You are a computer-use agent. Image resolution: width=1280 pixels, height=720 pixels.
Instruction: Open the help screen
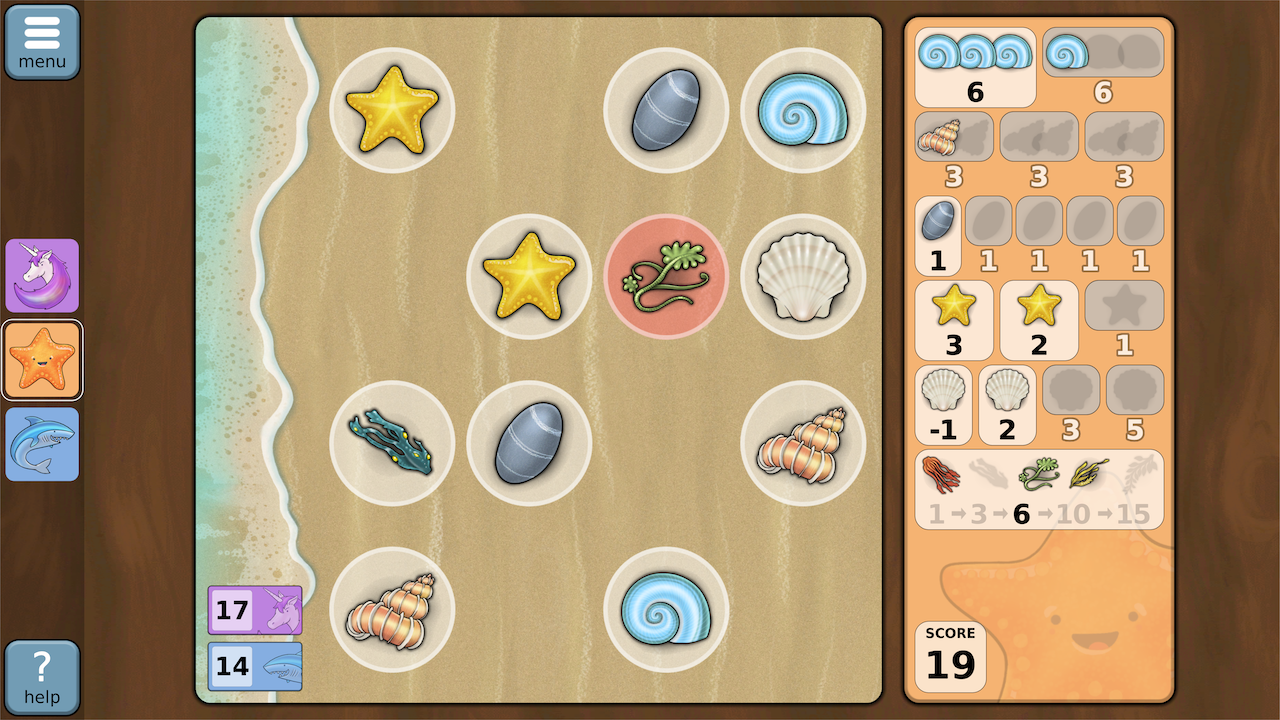(x=42, y=677)
